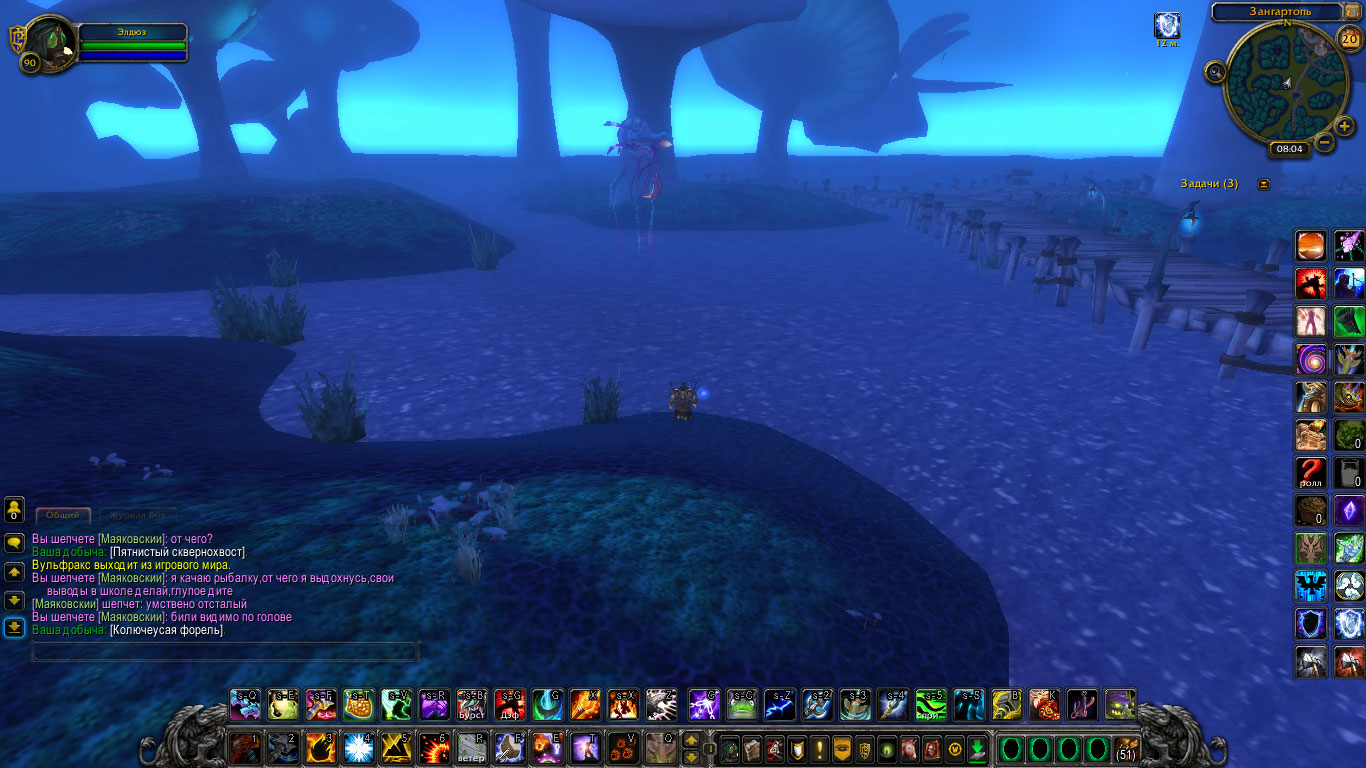Collapse the Задачи quest tracker
Image resolution: width=1366 pixels, height=768 pixels.
(x=1264, y=184)
